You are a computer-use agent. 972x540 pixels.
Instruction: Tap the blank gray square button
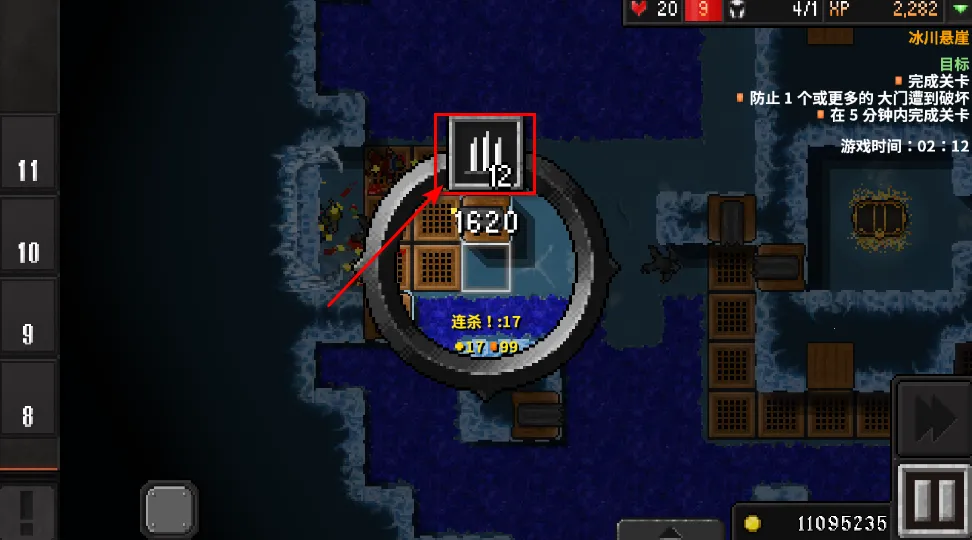[169, 511]
